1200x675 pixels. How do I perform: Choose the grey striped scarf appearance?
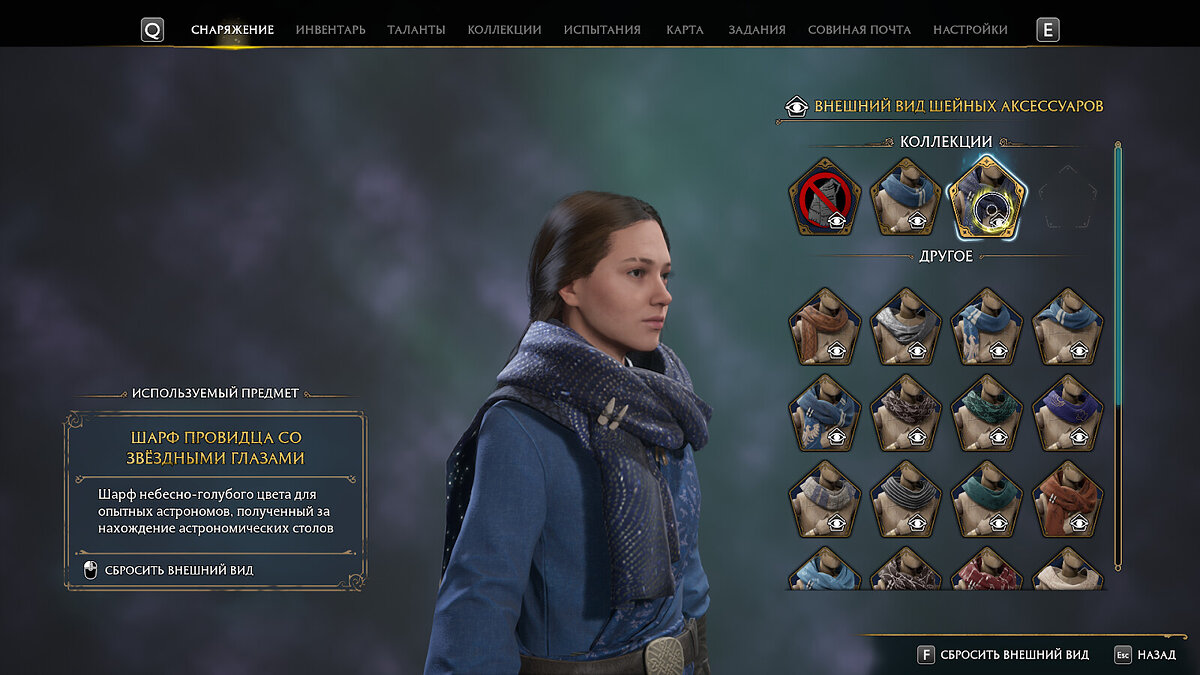(905, 498)
